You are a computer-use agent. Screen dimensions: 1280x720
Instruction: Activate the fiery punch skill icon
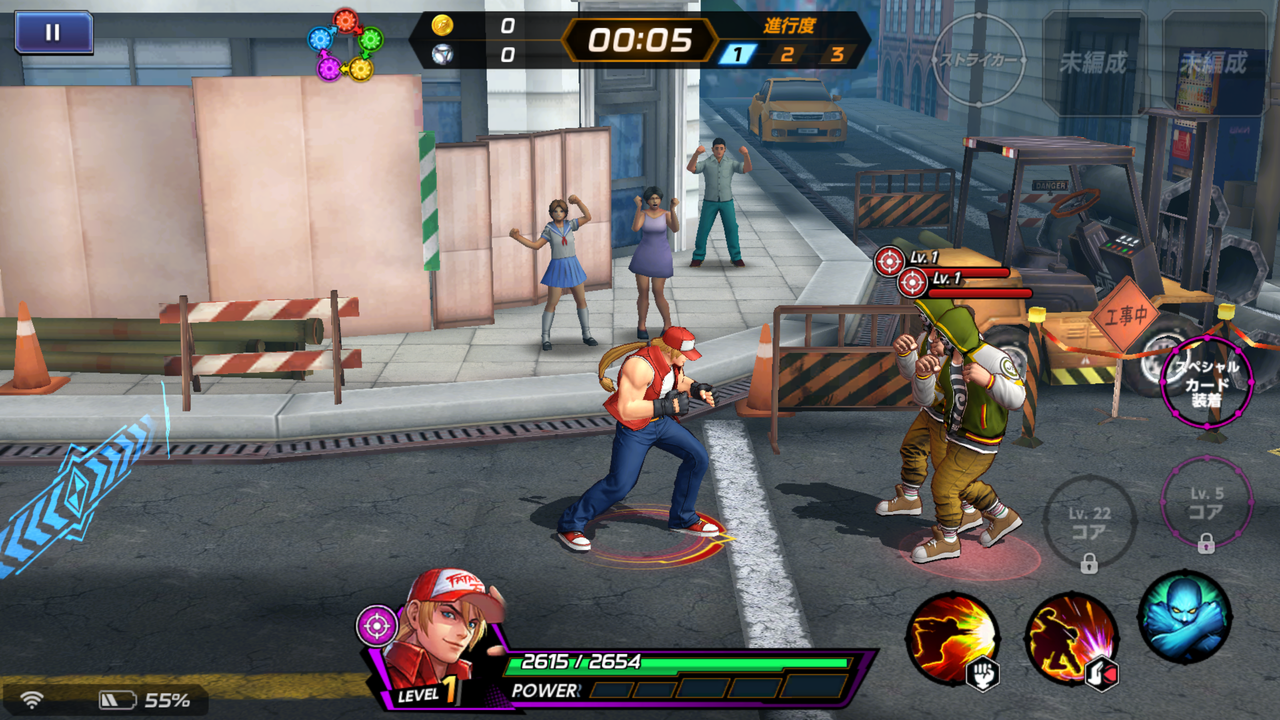tap(952, 640)
